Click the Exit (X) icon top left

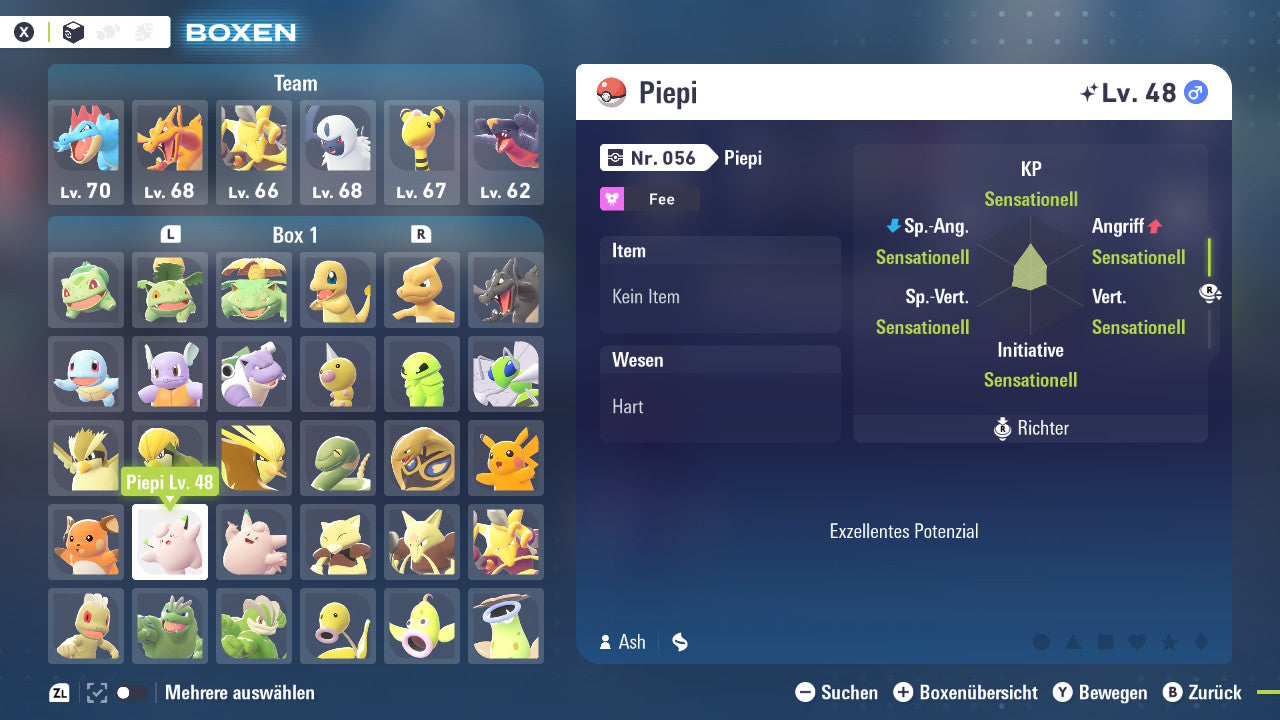[25, 31]
